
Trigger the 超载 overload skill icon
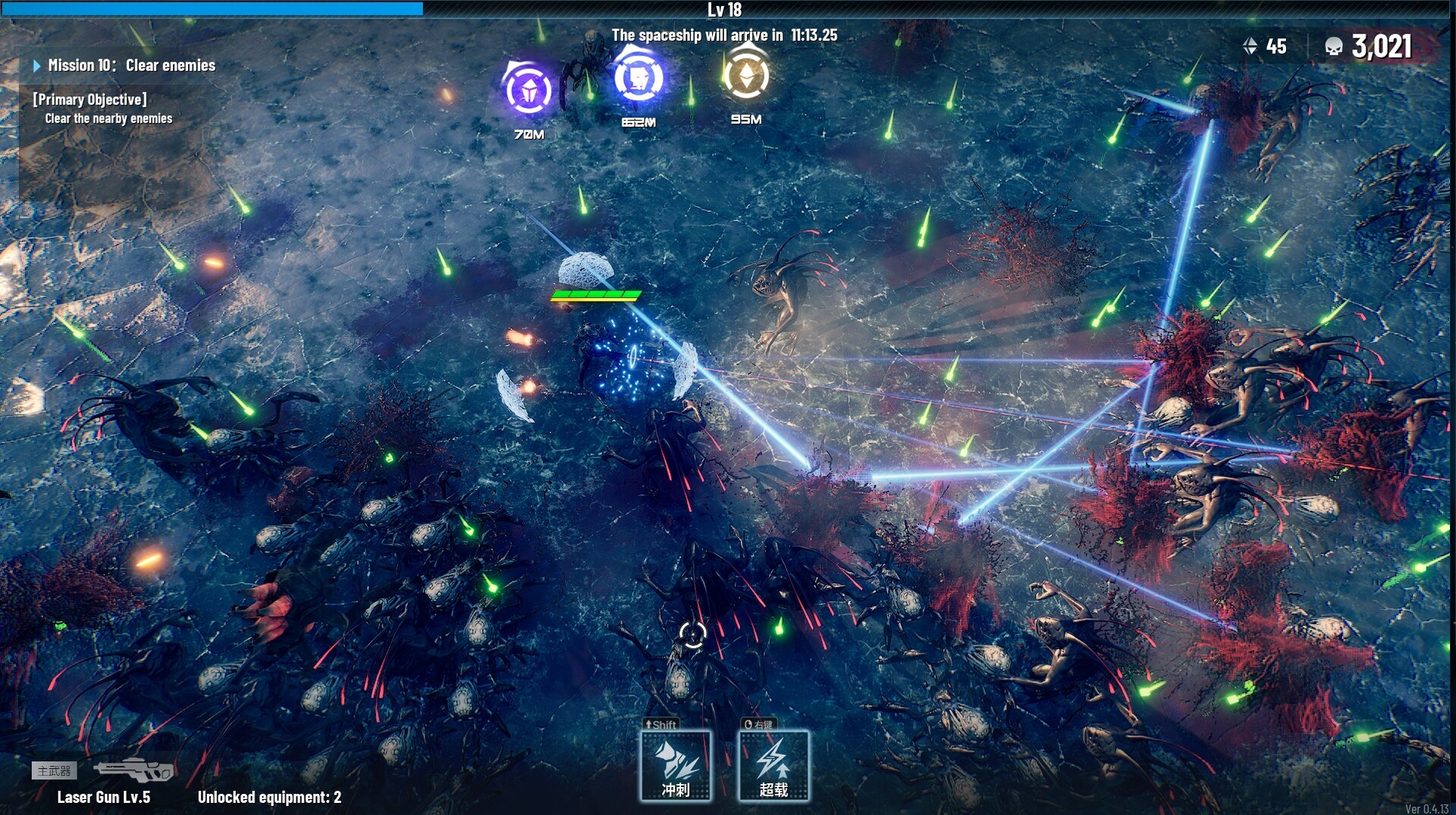773,766
